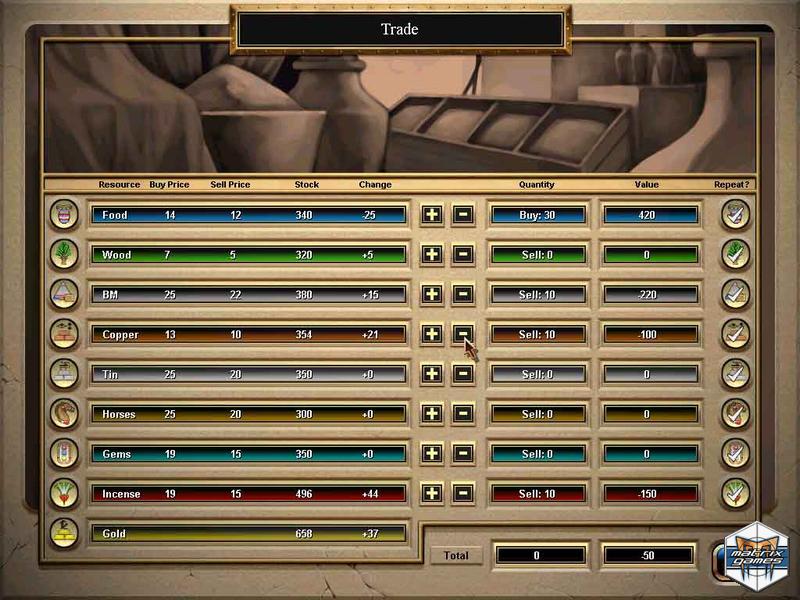Toggle the Incense repeat checkbox
Viewport: 800px width, 600px height.
(x=736, y=494)
